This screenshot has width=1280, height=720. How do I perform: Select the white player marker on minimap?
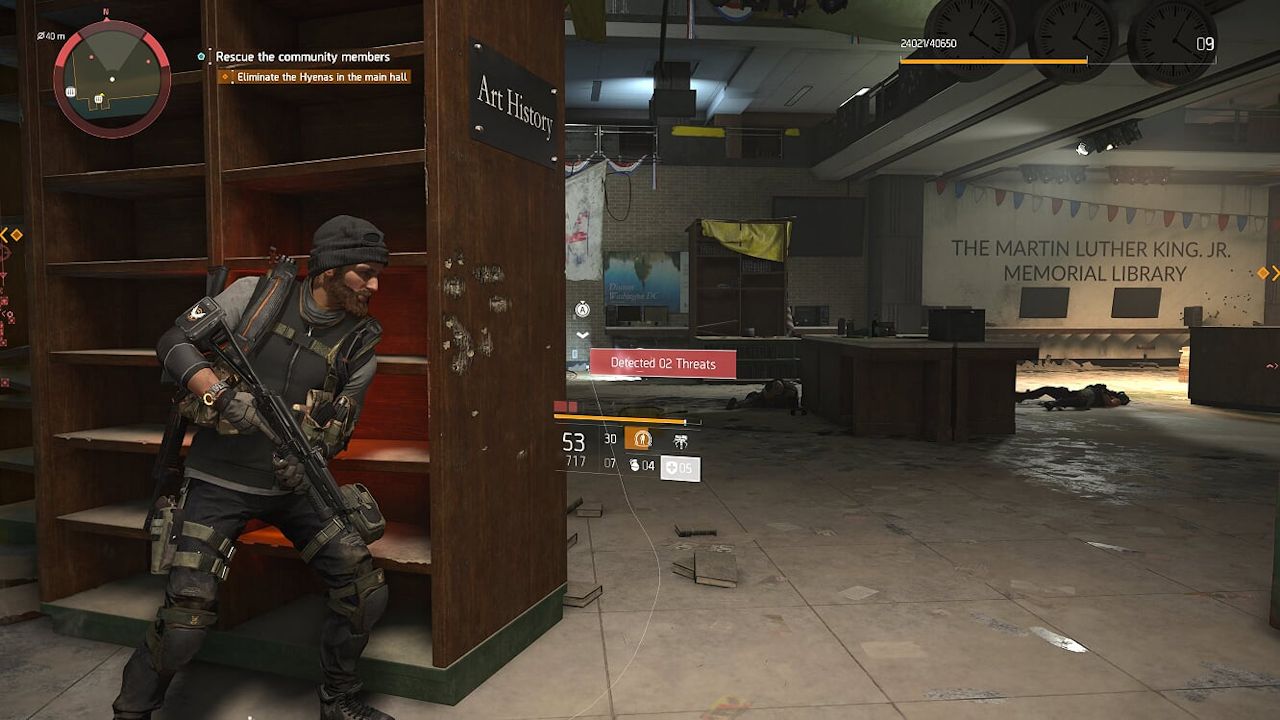click(113, 79)
